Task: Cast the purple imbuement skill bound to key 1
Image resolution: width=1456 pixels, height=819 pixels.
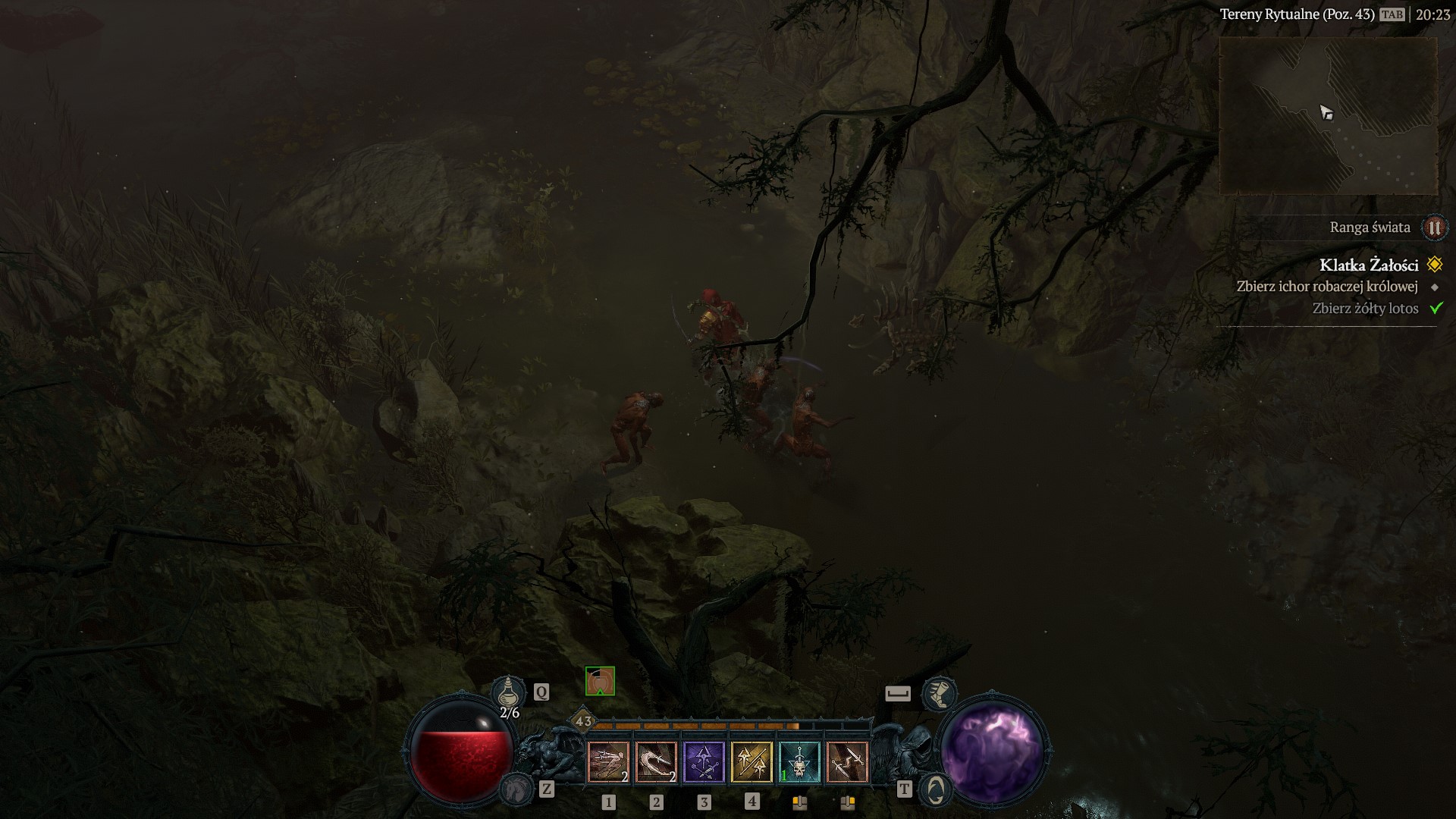Action: pyautogui.click(x=704, y=762)
